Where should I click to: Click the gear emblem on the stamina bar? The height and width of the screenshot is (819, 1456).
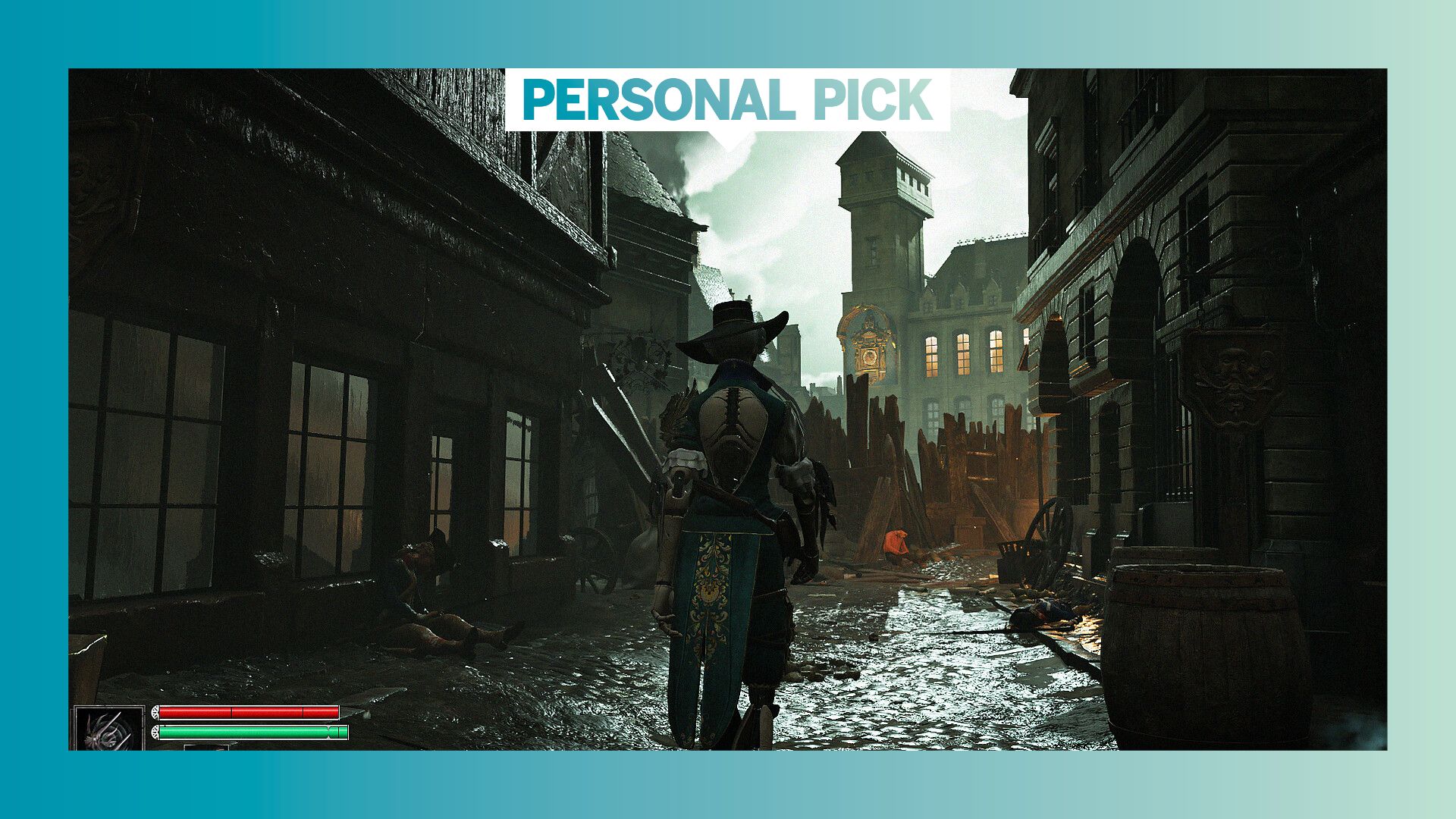(x=155, y=733)
